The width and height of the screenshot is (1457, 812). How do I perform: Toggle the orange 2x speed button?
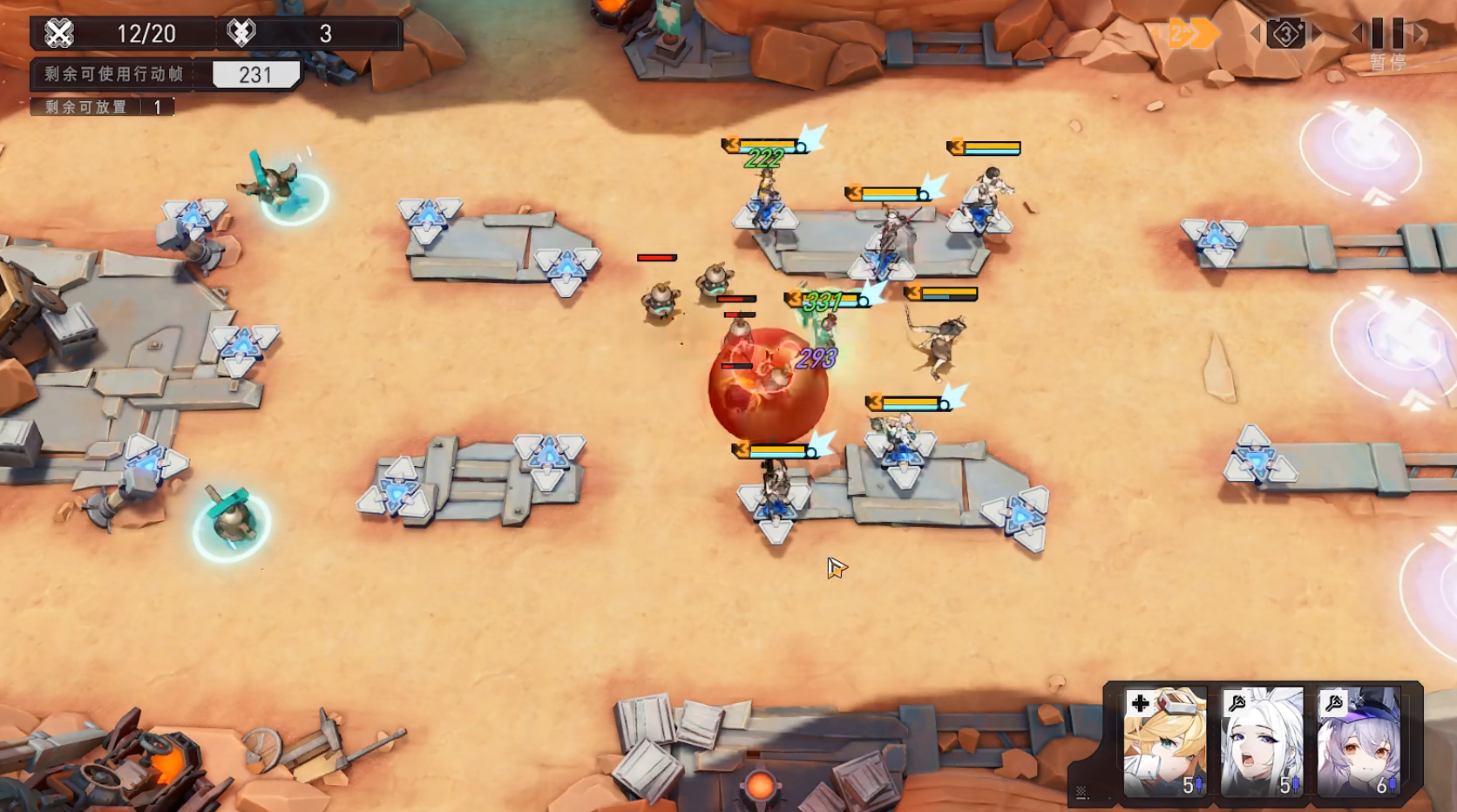coord(1190,35)
